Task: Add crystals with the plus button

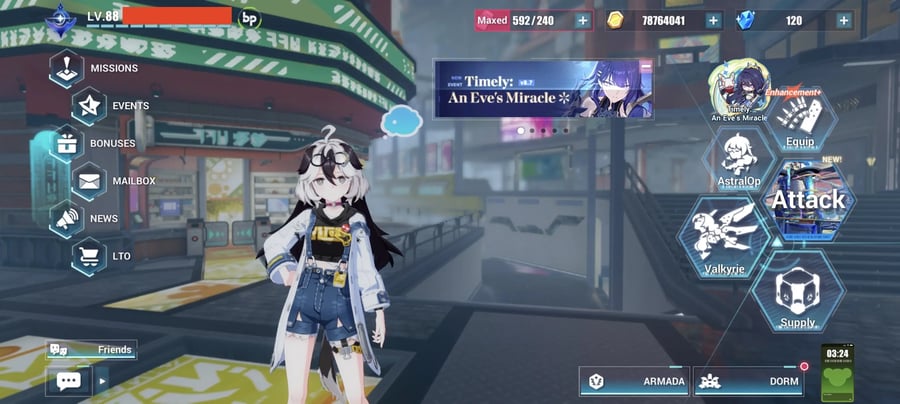Action: [x=844, y=20]
